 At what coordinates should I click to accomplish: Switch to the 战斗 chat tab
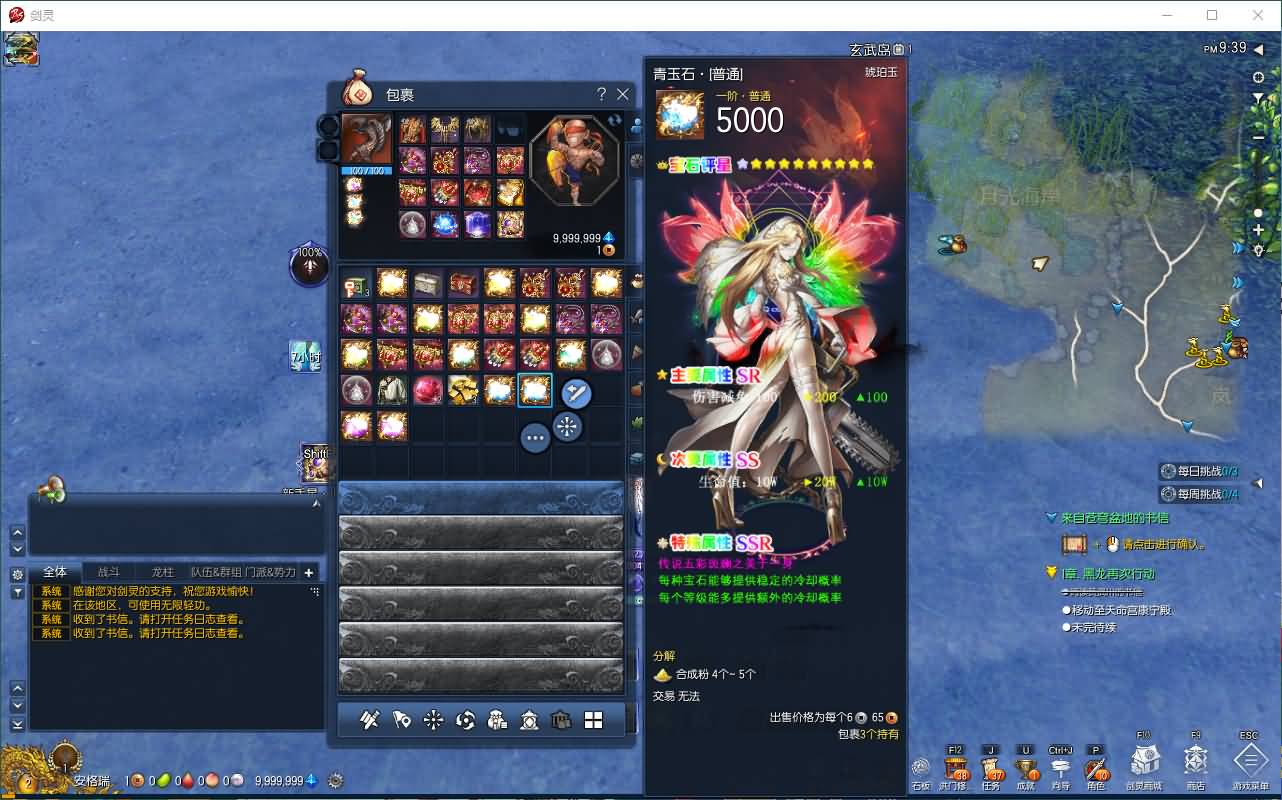coord(108,571)
